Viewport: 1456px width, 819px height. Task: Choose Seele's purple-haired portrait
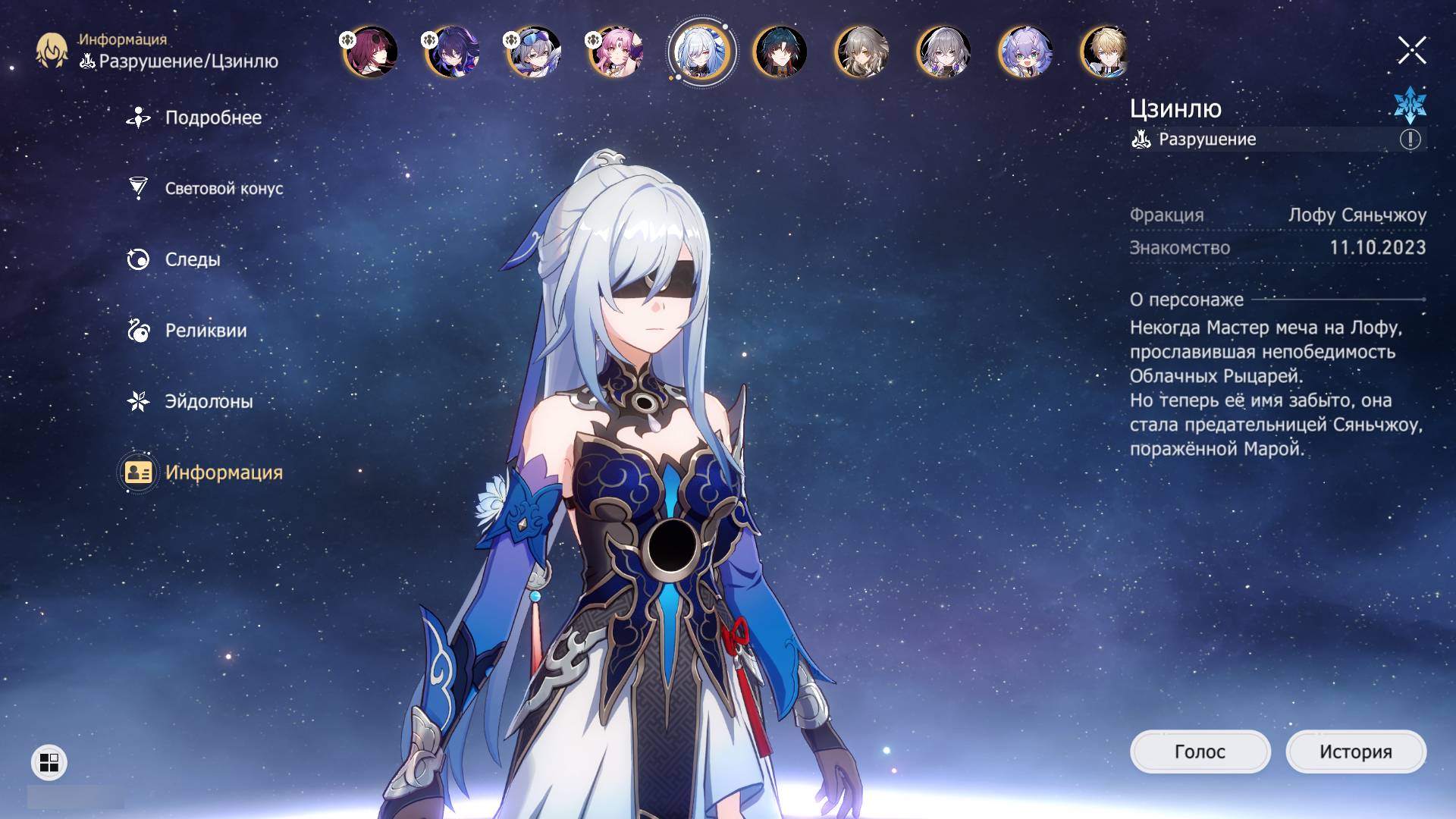point(452,52)
